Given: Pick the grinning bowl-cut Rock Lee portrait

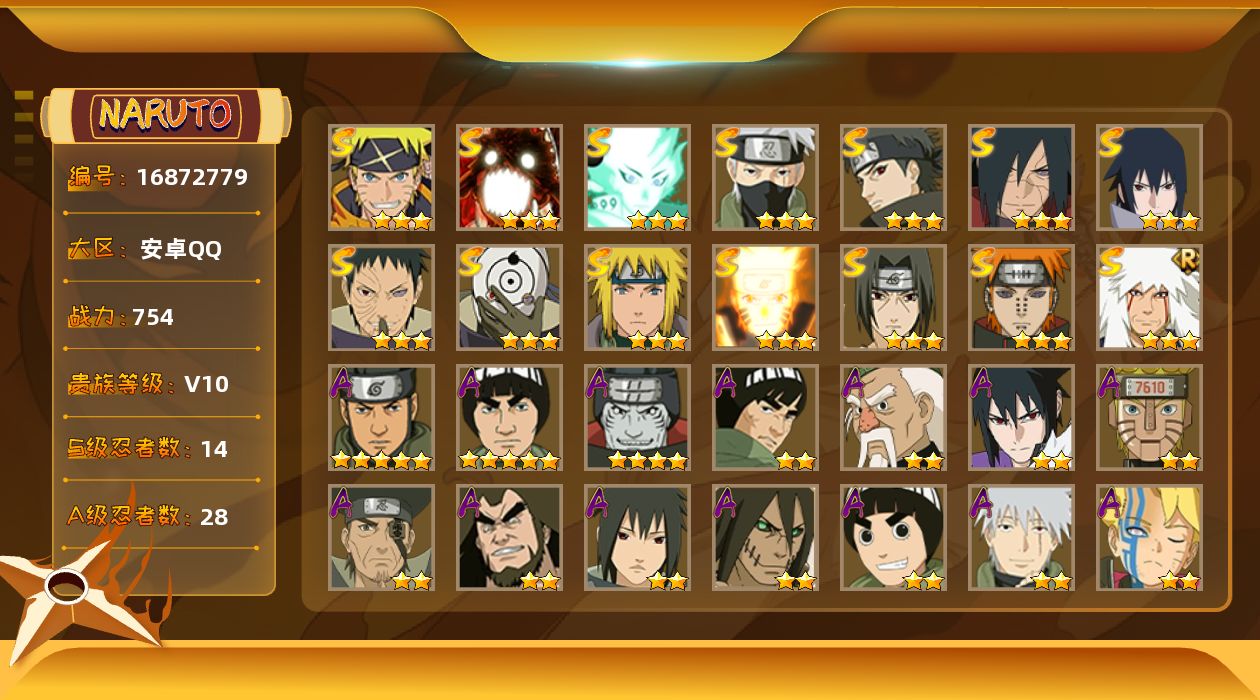Looking at the screenshot, I should pos(893,537).
